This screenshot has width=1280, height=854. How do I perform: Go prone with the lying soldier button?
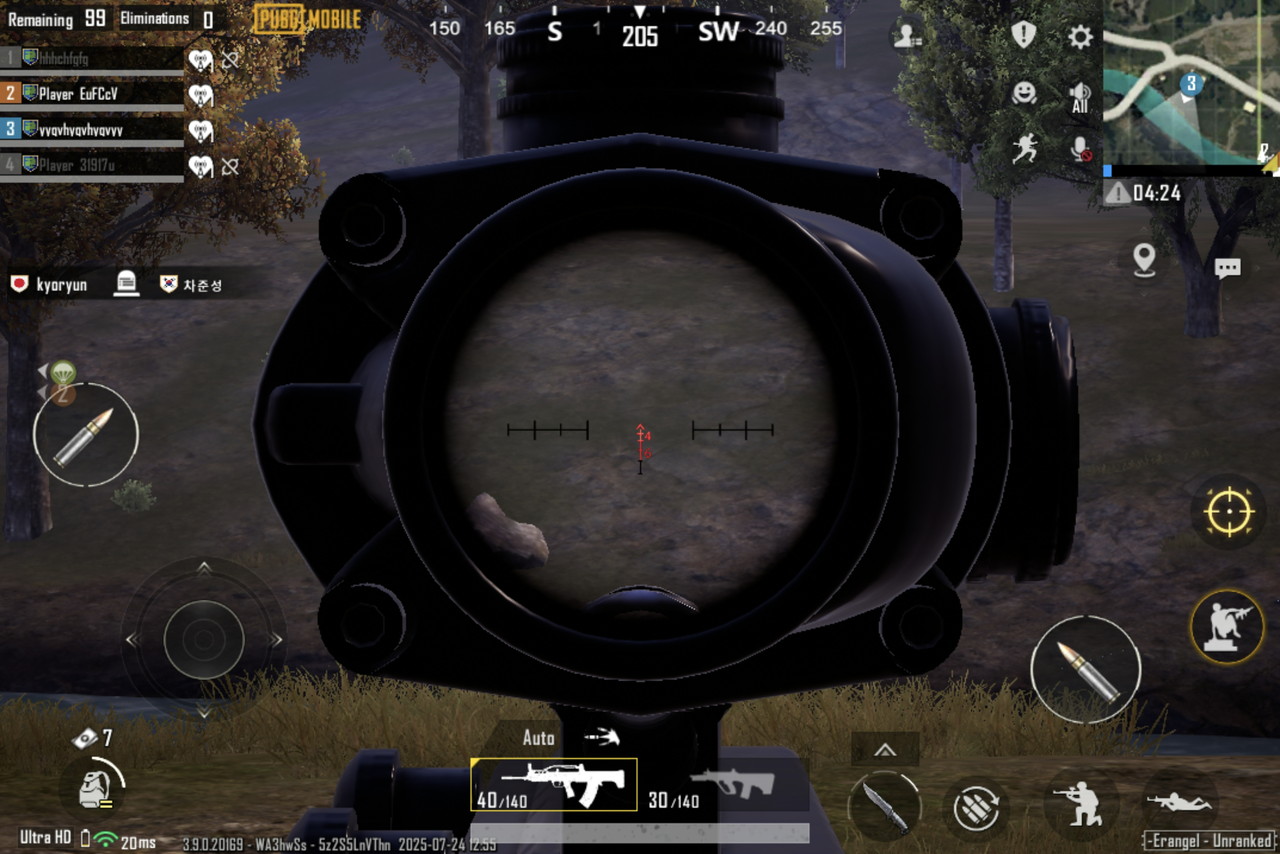pos(1180,802)
